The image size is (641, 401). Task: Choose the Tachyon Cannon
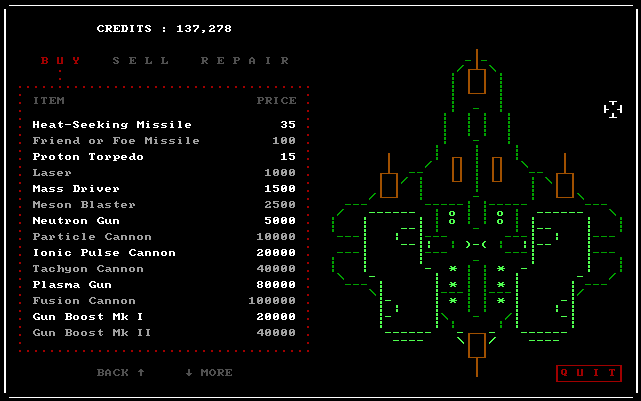click(x=88, y=269)
